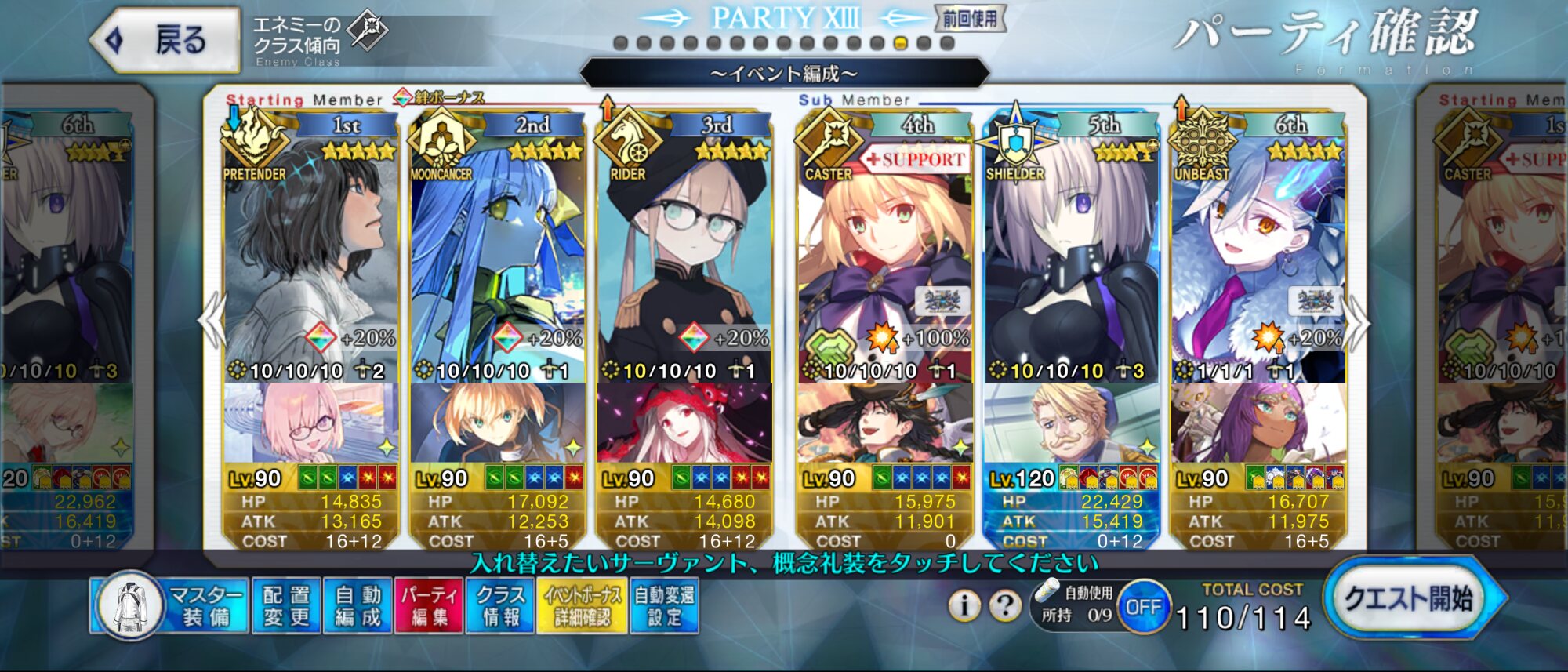Viewport: 1568px width, 672px height.
Task: Pick the 5th slot Shielder servant card
Action: [x=1071, y=259]
